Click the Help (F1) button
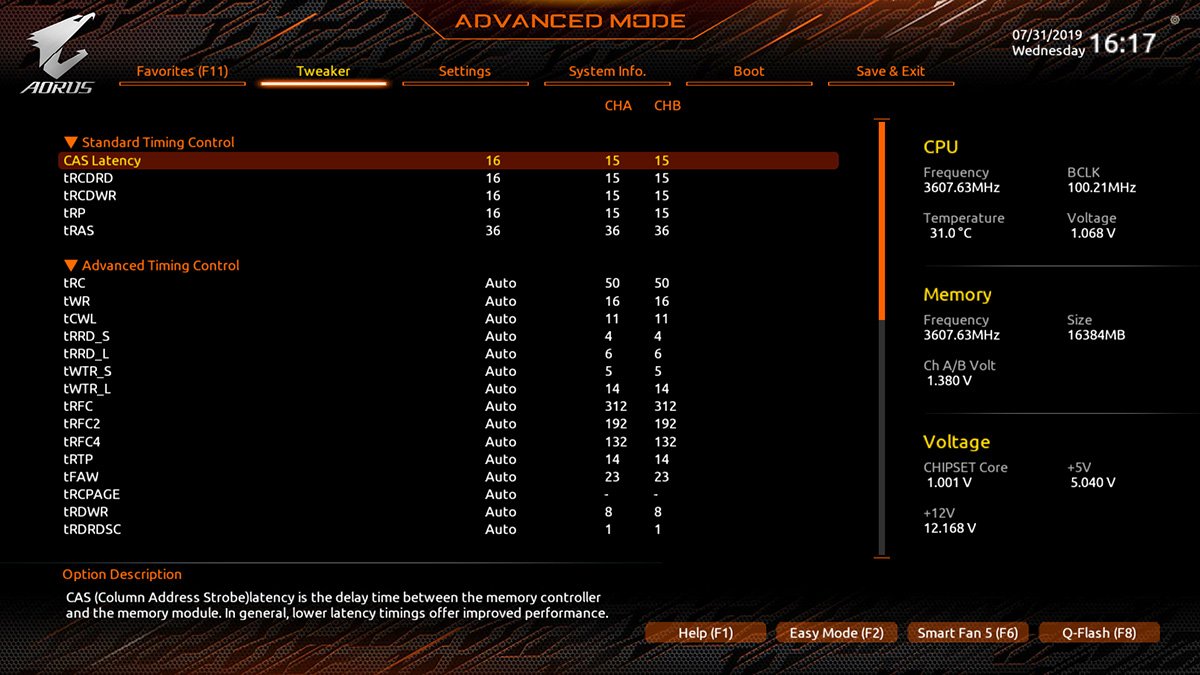This screenshot has width=1200, height=675. 705,633
